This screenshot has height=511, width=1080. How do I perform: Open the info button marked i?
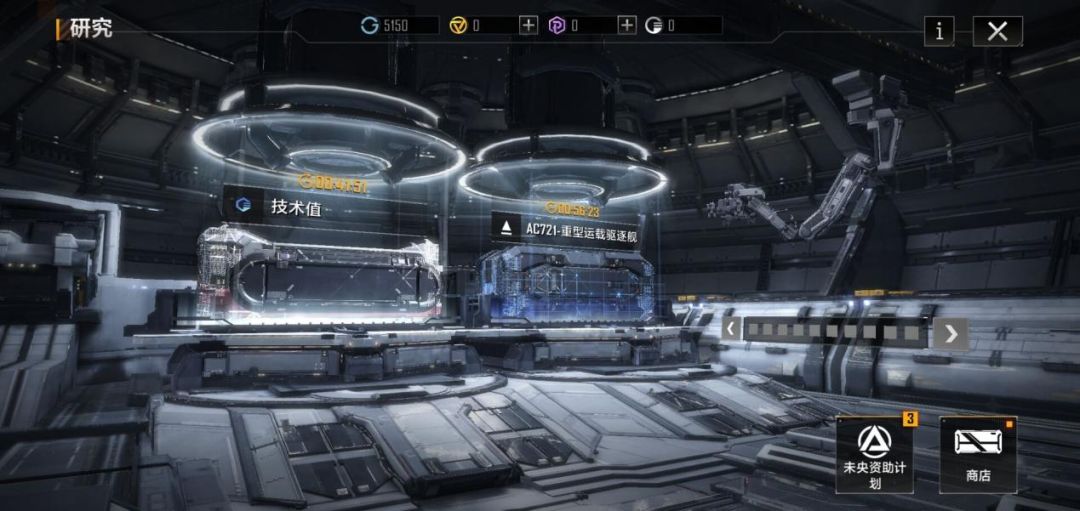pyautogui.click(x=938, y=31)
